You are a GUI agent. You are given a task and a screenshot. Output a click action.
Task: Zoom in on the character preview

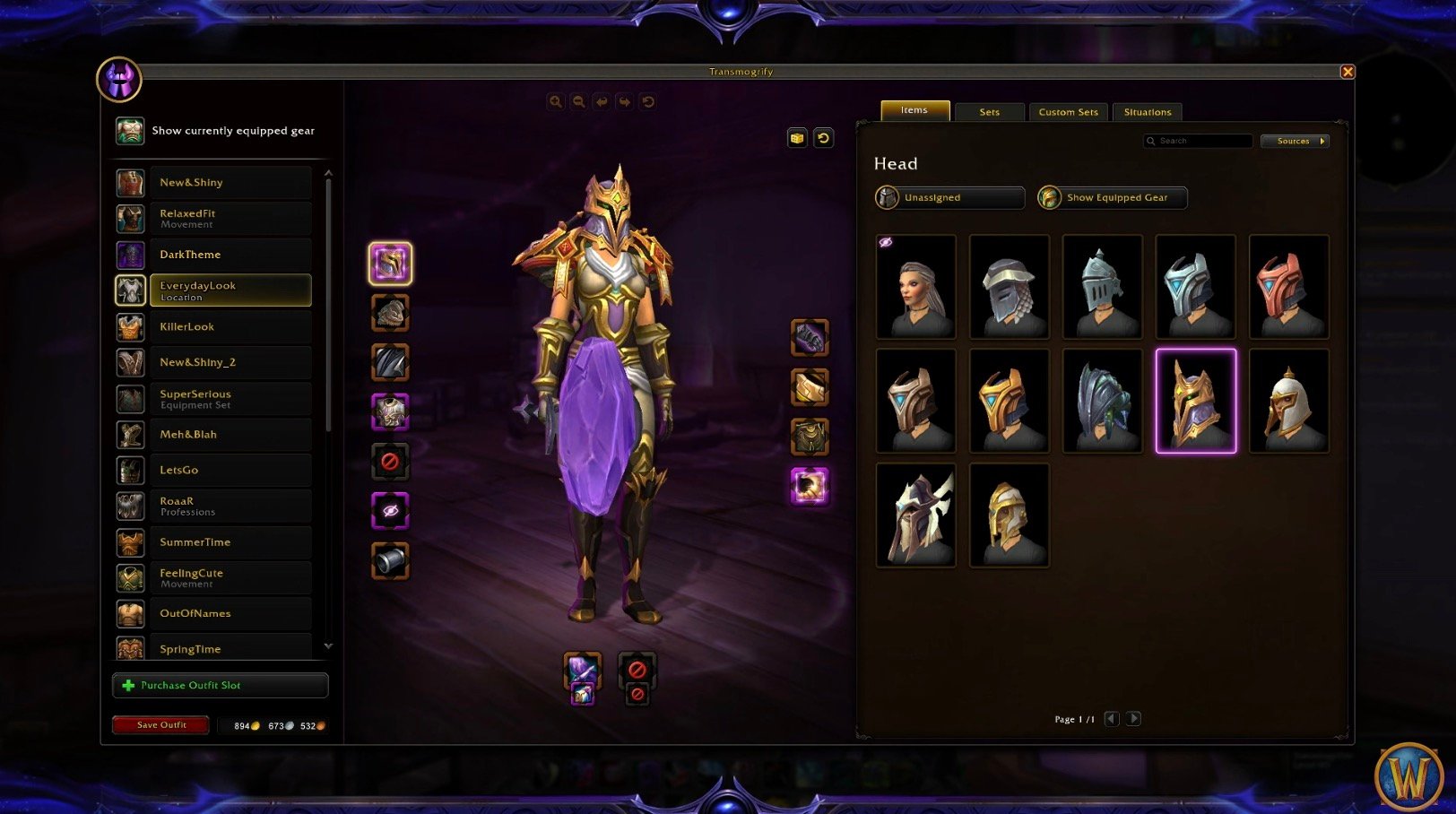click(x=556, y=102)
